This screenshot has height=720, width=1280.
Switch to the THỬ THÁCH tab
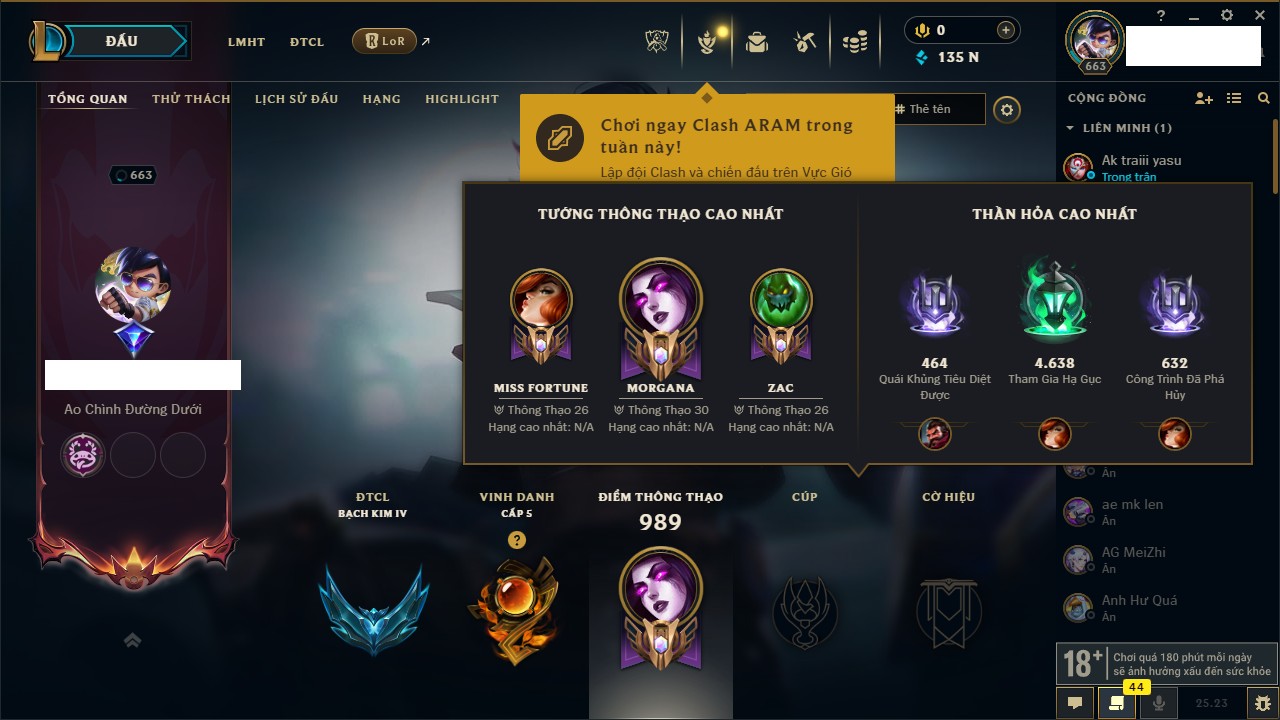(x=191, y=99)
